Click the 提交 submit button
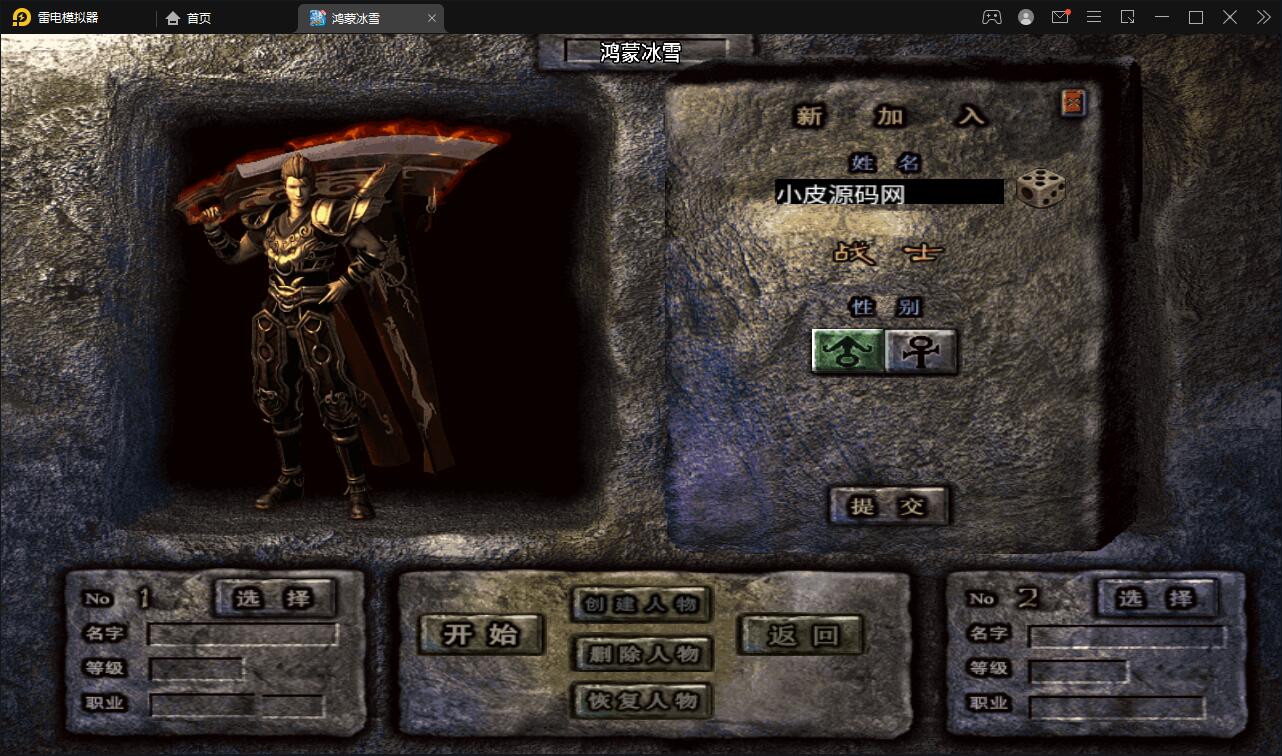 [888, 506]
